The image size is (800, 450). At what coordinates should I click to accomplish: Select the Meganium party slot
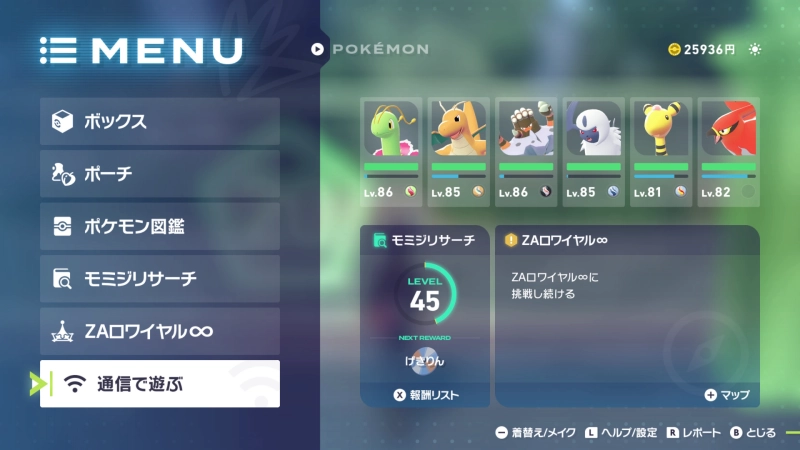click(x=390, y=151)
